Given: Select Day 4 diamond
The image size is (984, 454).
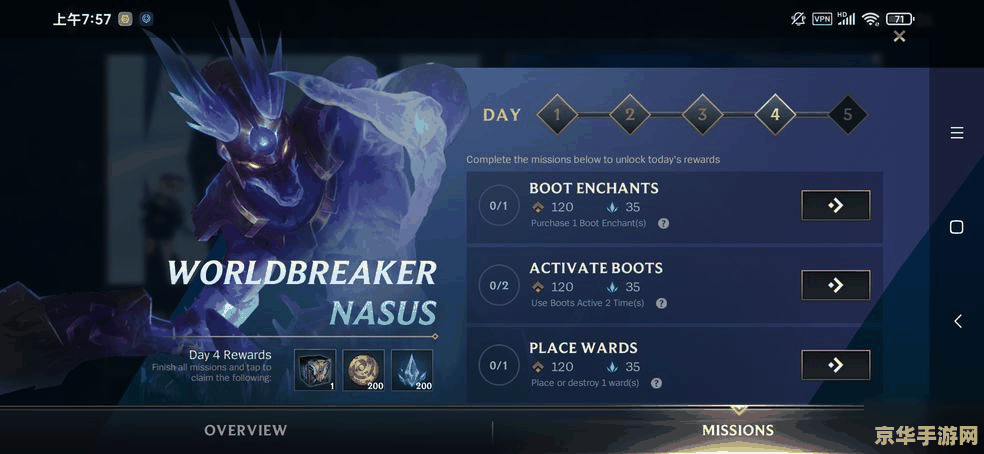Looking at the screenshot, I should point(775,115).
